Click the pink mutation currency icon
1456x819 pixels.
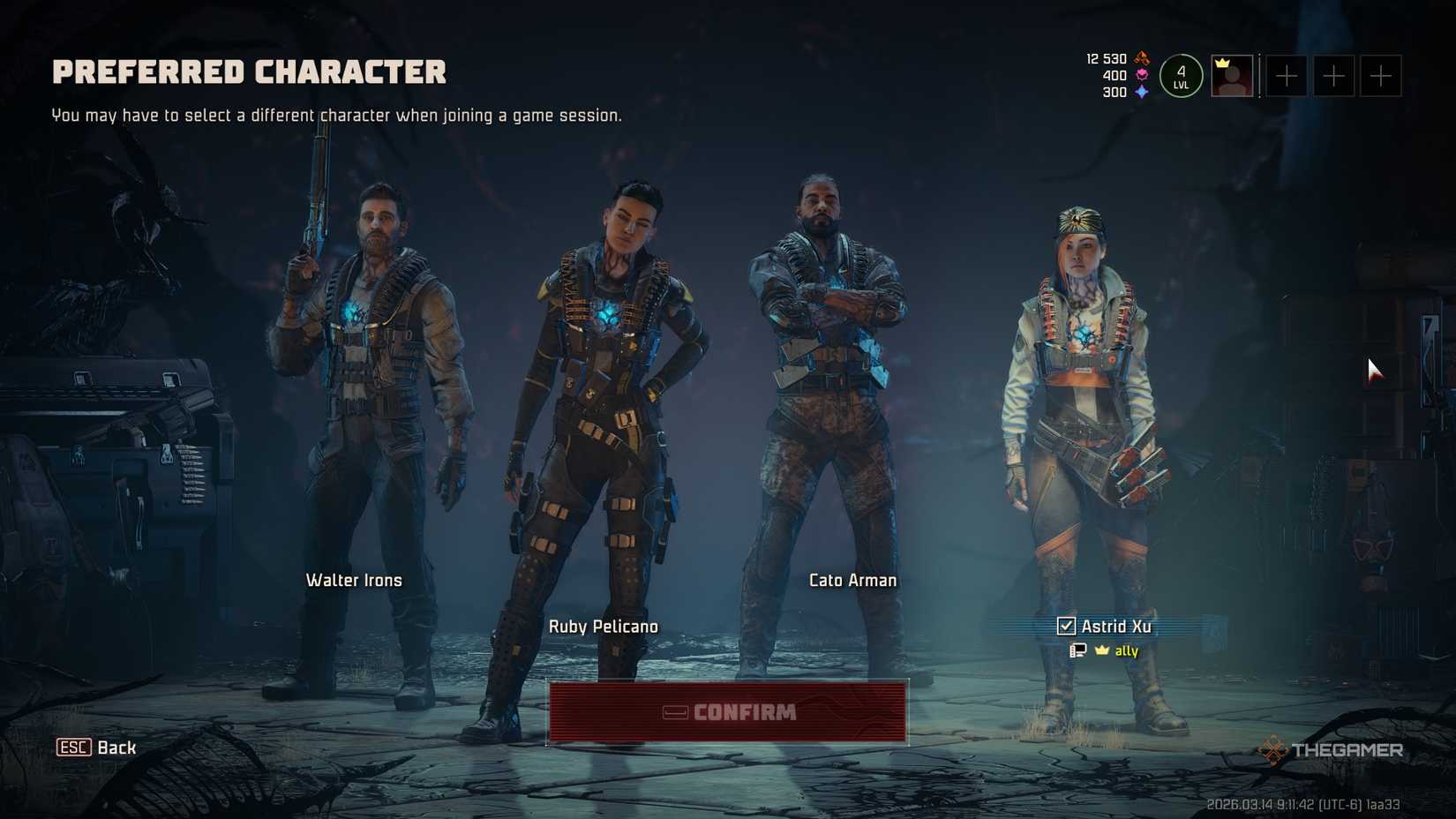coord(1142,75)
